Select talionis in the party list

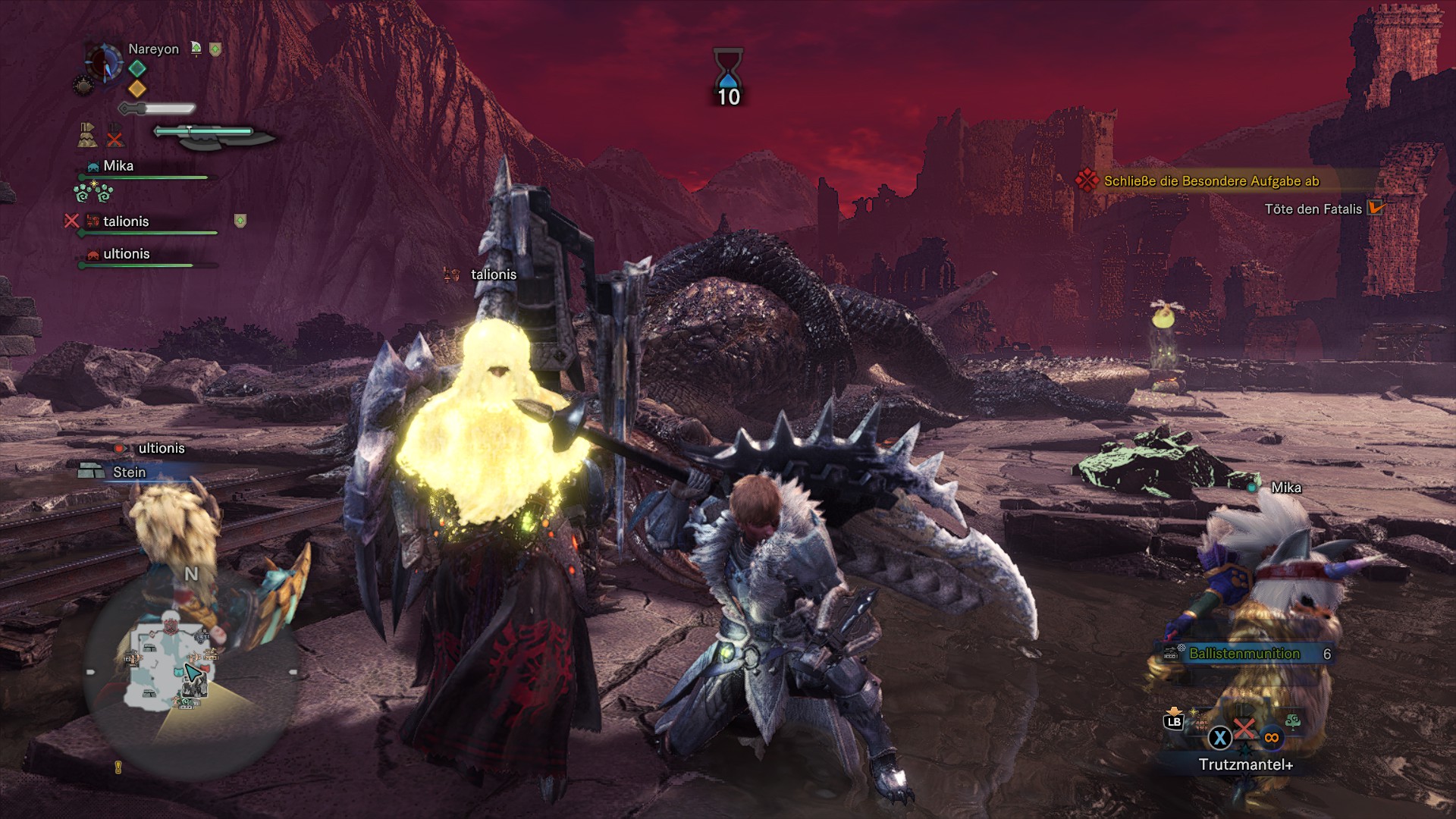(x=126, y=221)
